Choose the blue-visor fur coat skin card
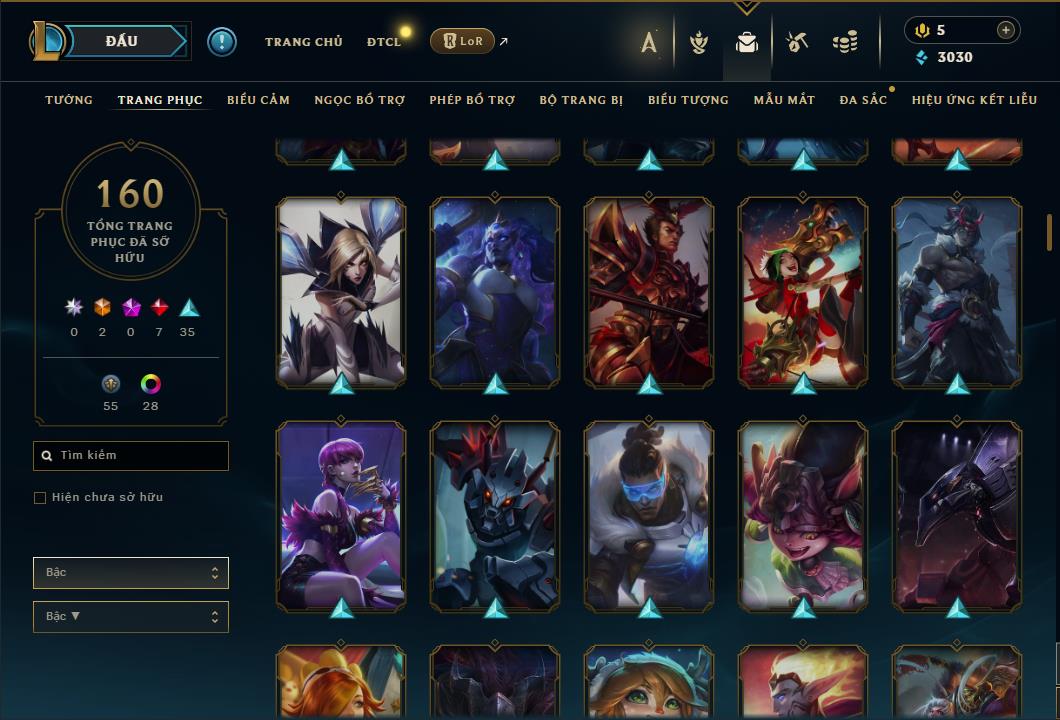1060x720 pixels. click(x=649, y=515)
